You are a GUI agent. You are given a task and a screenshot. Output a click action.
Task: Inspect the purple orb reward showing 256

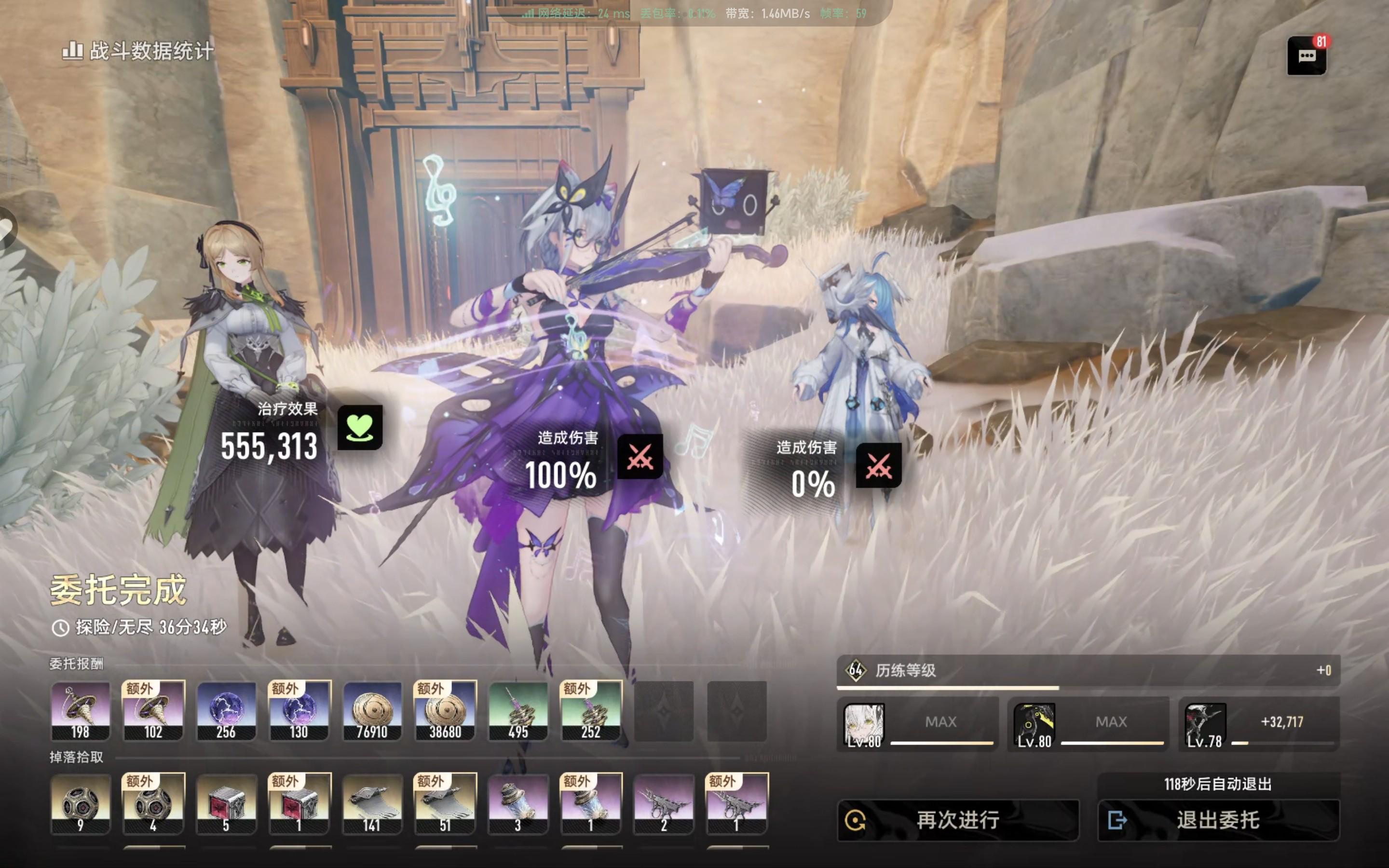pos(226,711)
